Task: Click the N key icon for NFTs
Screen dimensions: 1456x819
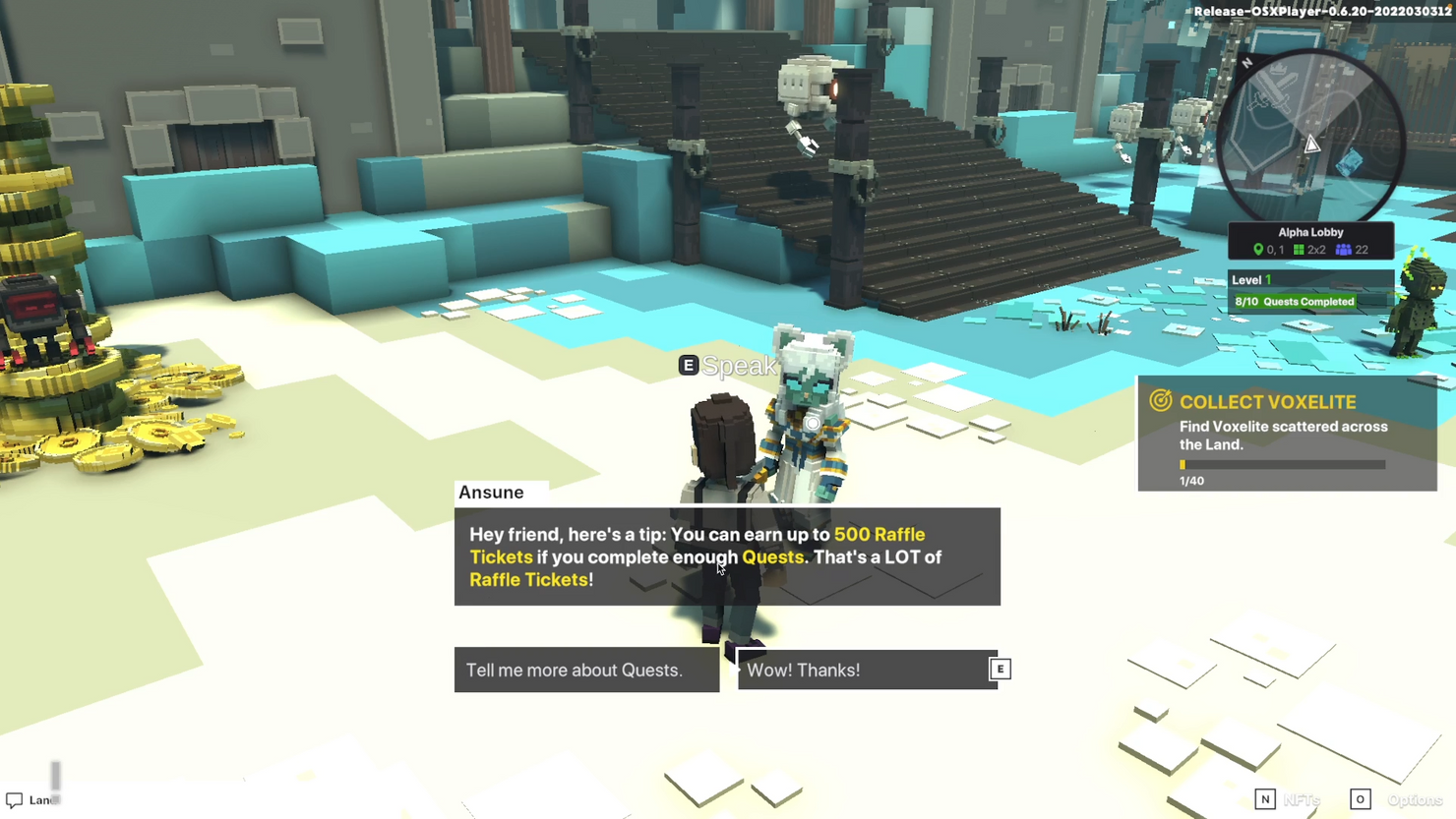Action: coord(1266,799)
